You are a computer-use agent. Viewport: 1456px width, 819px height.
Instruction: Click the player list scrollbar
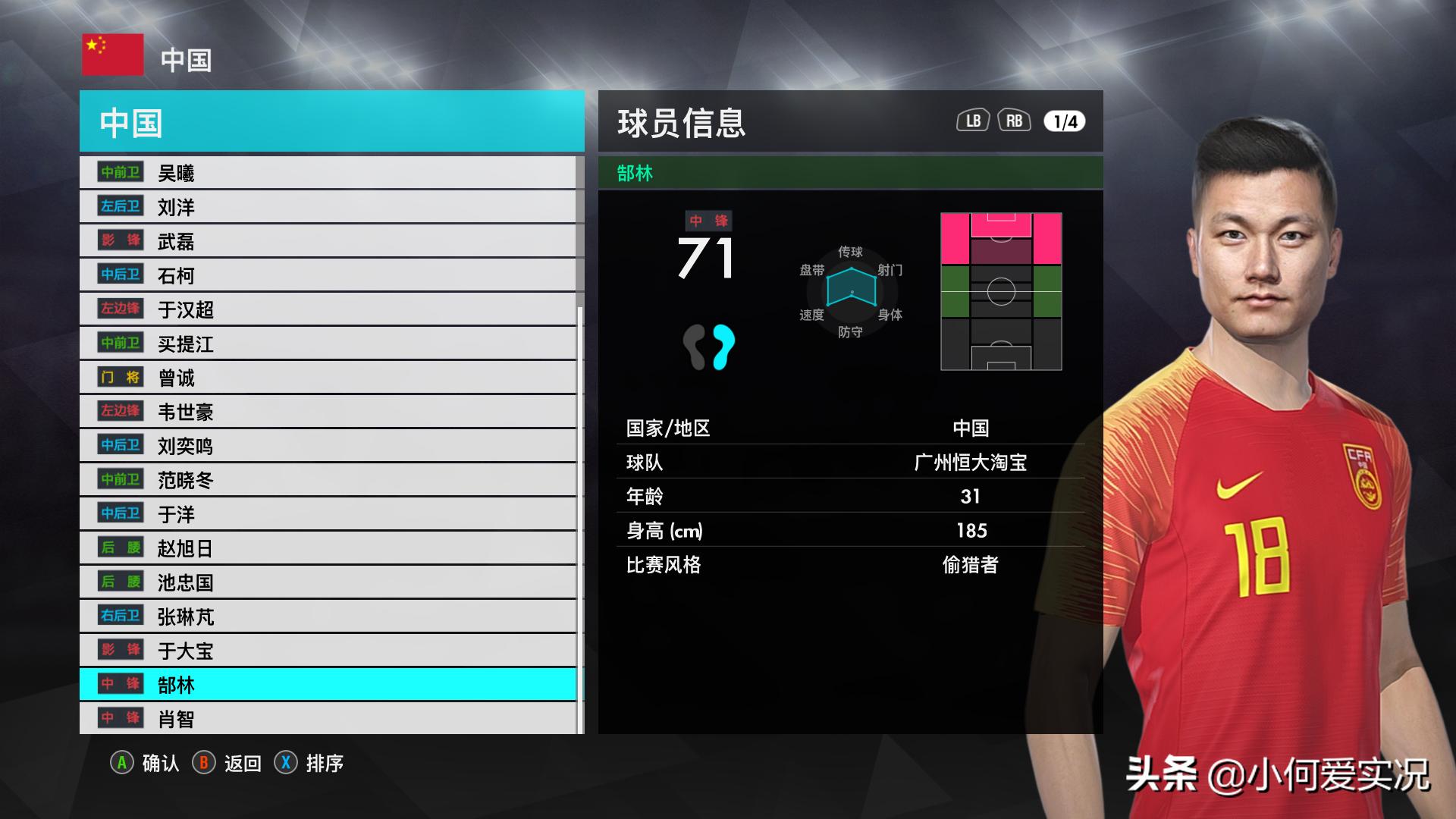[x=580, y=516]
